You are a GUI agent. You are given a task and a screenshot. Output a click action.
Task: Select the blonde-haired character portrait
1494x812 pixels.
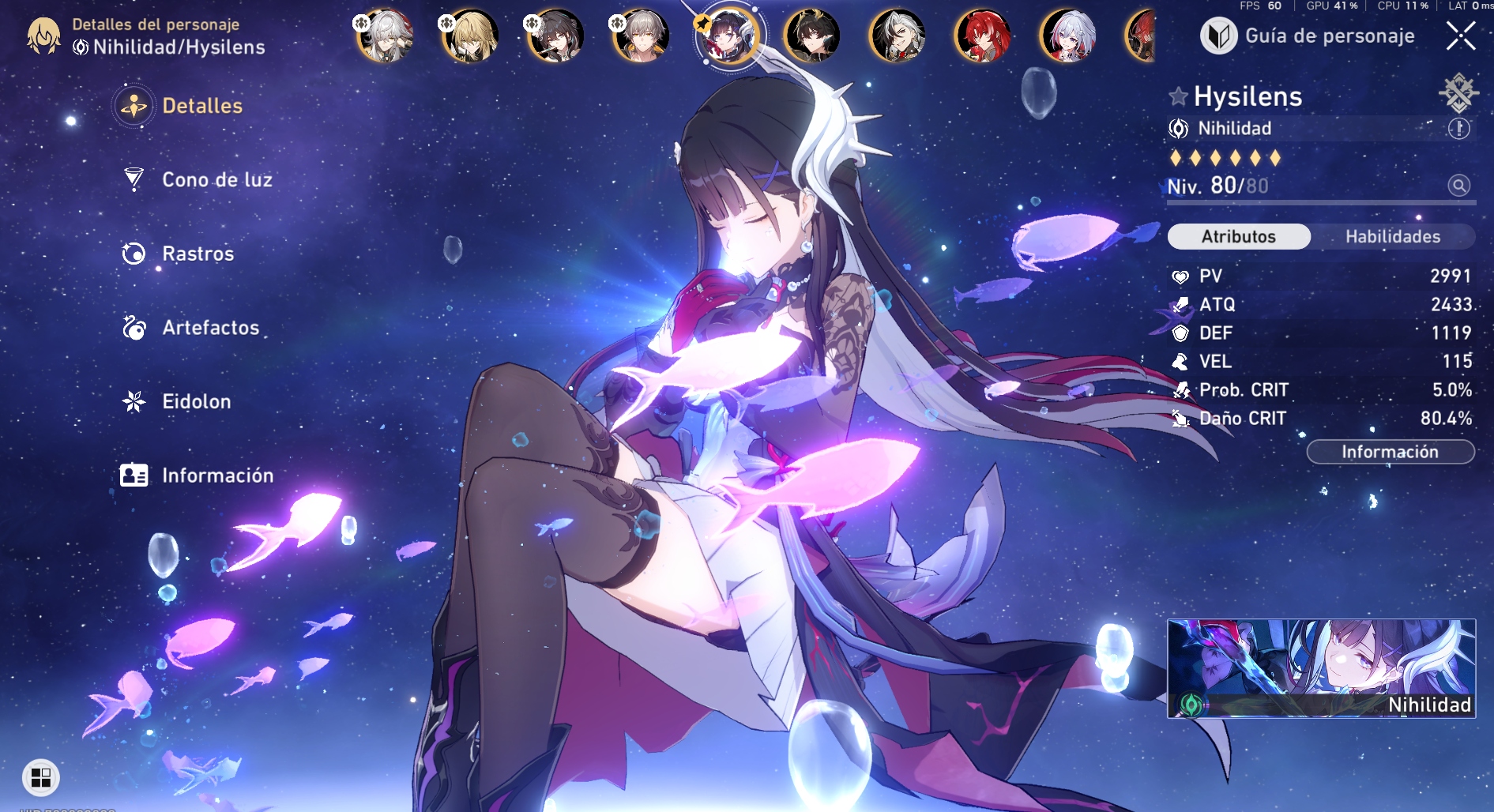pos(469,36)
